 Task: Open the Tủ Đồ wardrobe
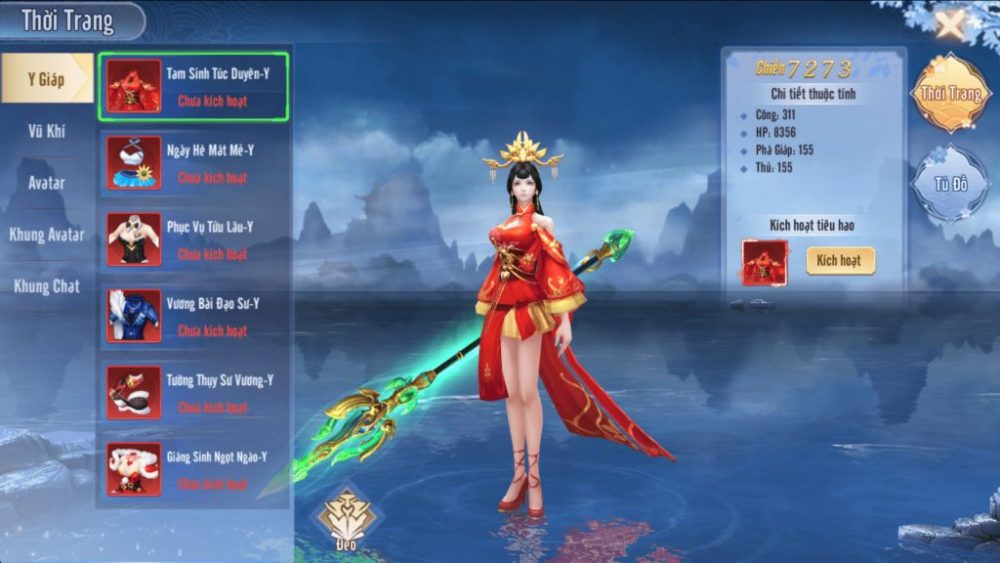click(x=949, y=184)
